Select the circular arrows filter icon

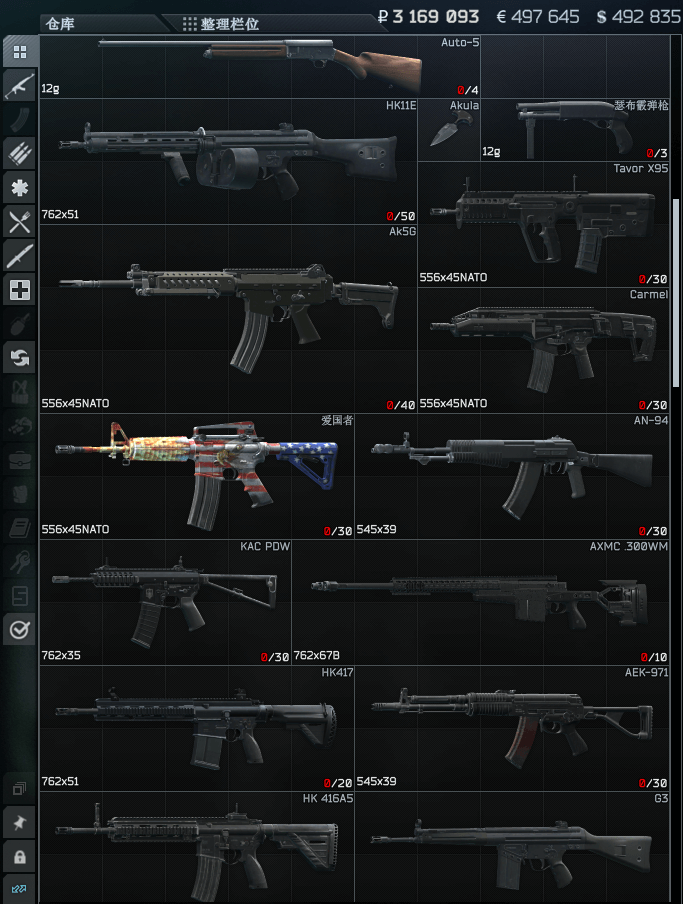(19, 356)
